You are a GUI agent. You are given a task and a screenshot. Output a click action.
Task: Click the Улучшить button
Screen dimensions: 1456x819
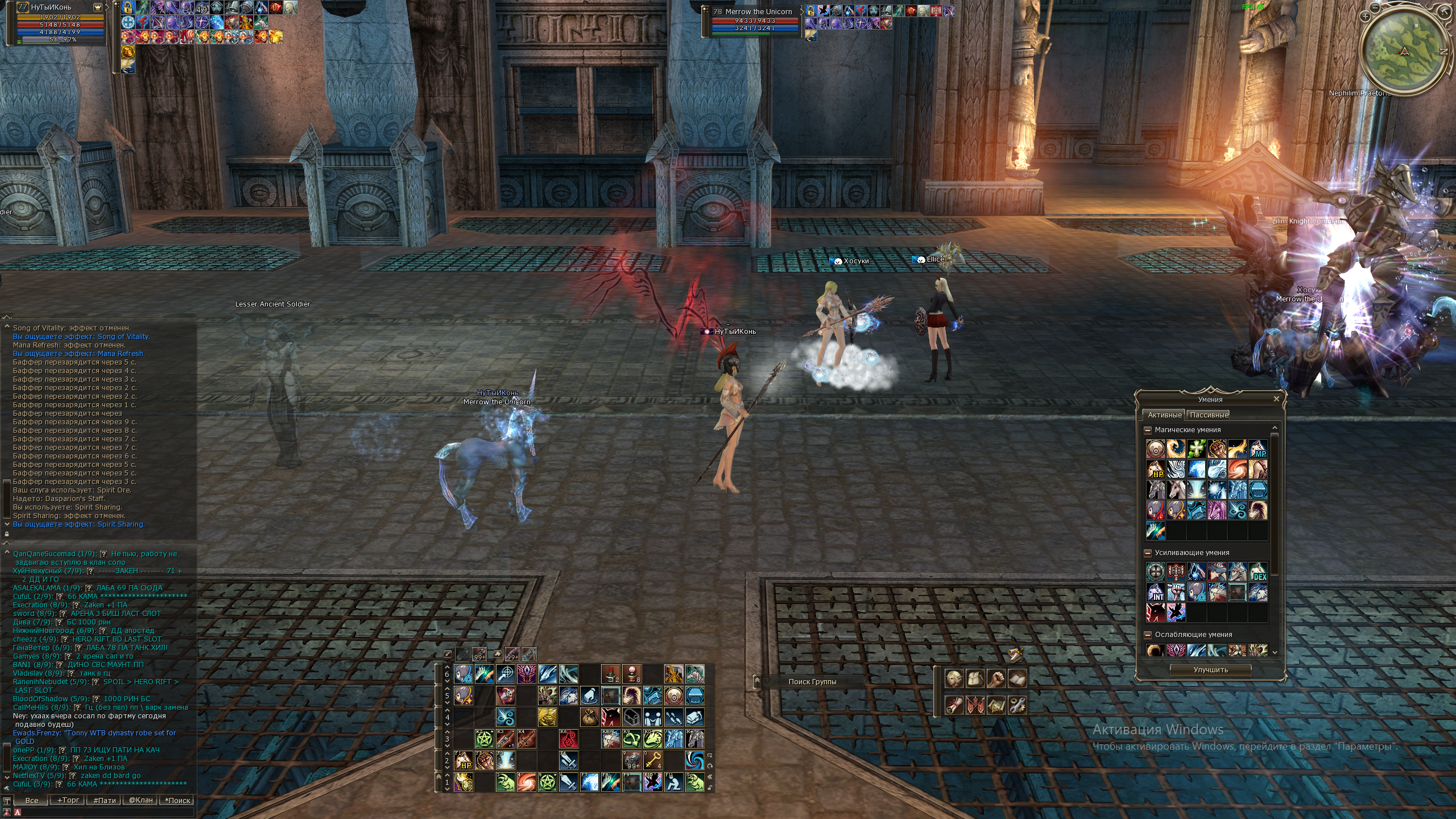(x=1210, y=670)
